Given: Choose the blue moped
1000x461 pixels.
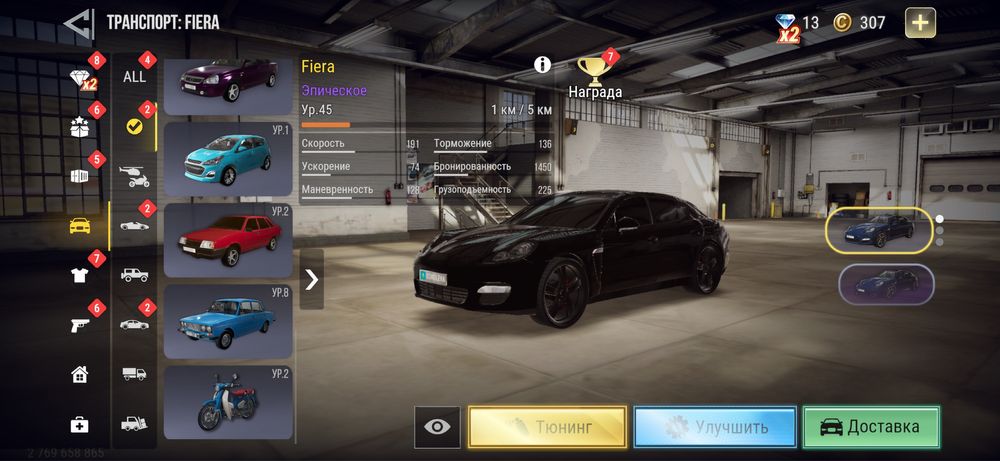Looking at the screenshot, I should (228, 401).
